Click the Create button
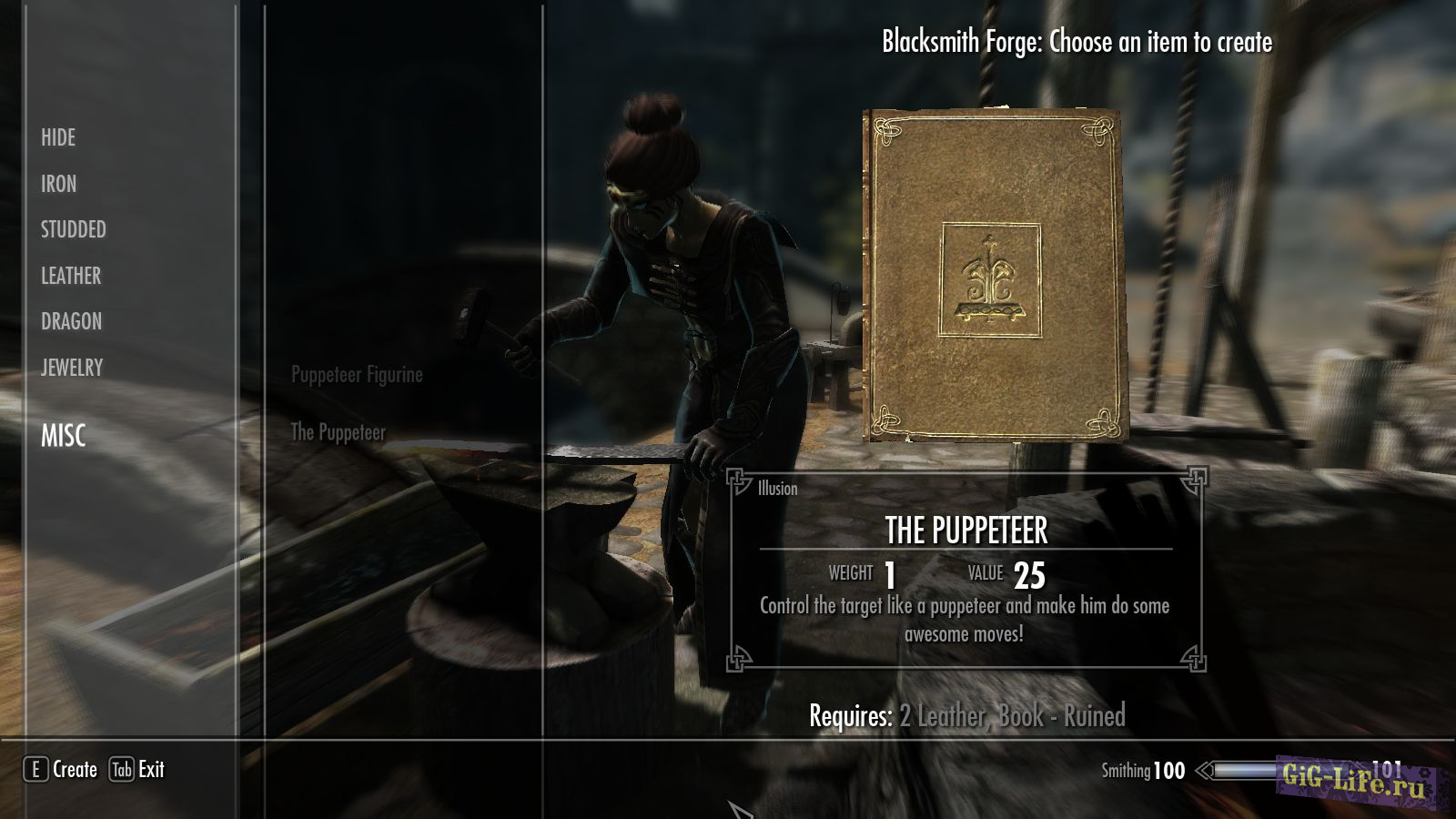Screen dimensions: 1456x819 [61, 770]
